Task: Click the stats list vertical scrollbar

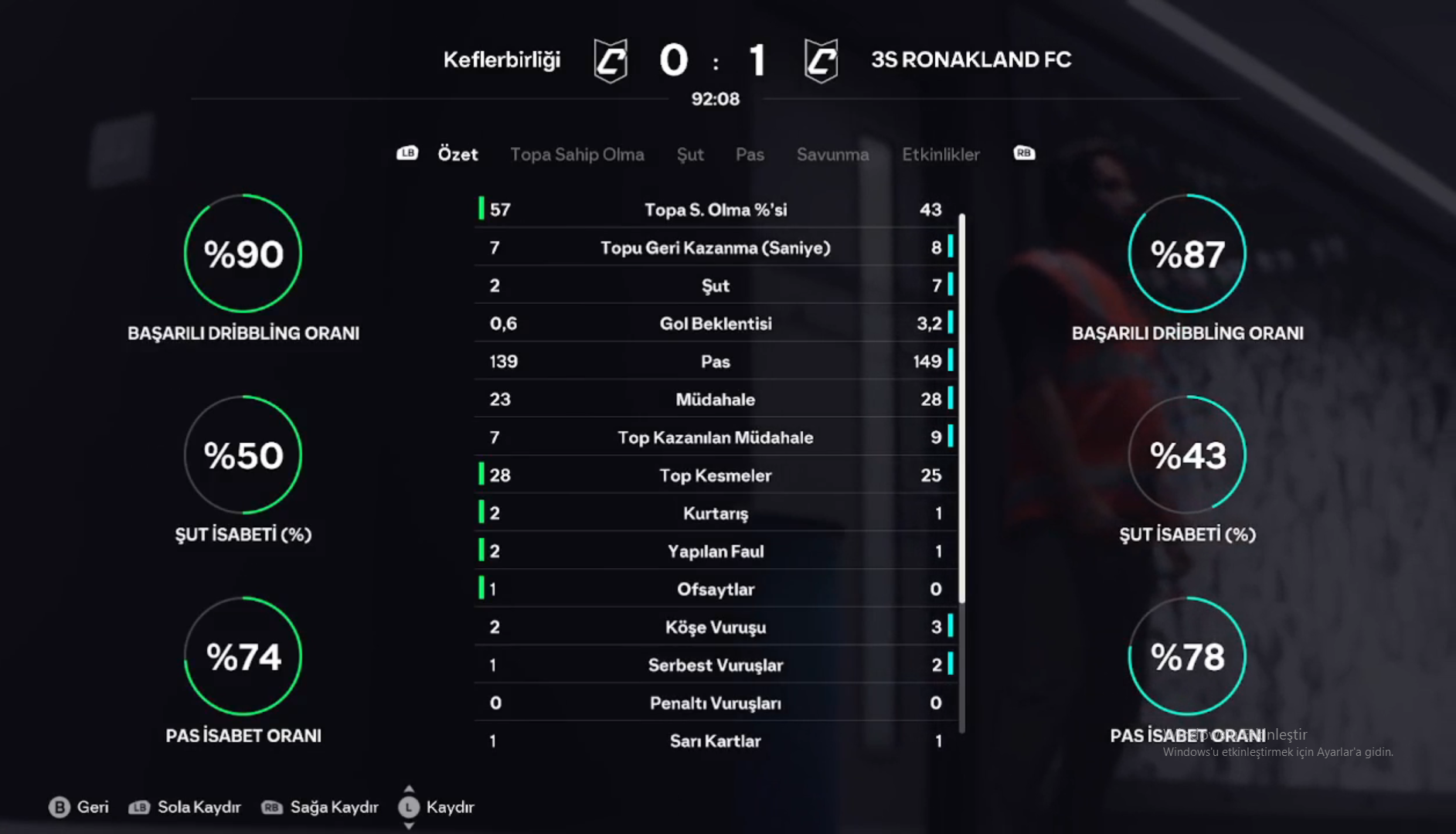Action: 962,408
